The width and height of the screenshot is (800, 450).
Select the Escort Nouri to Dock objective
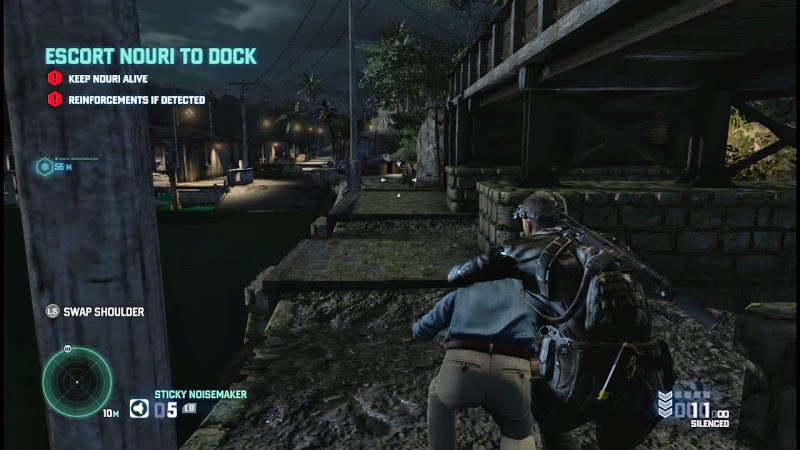click(x=150, y=57)
